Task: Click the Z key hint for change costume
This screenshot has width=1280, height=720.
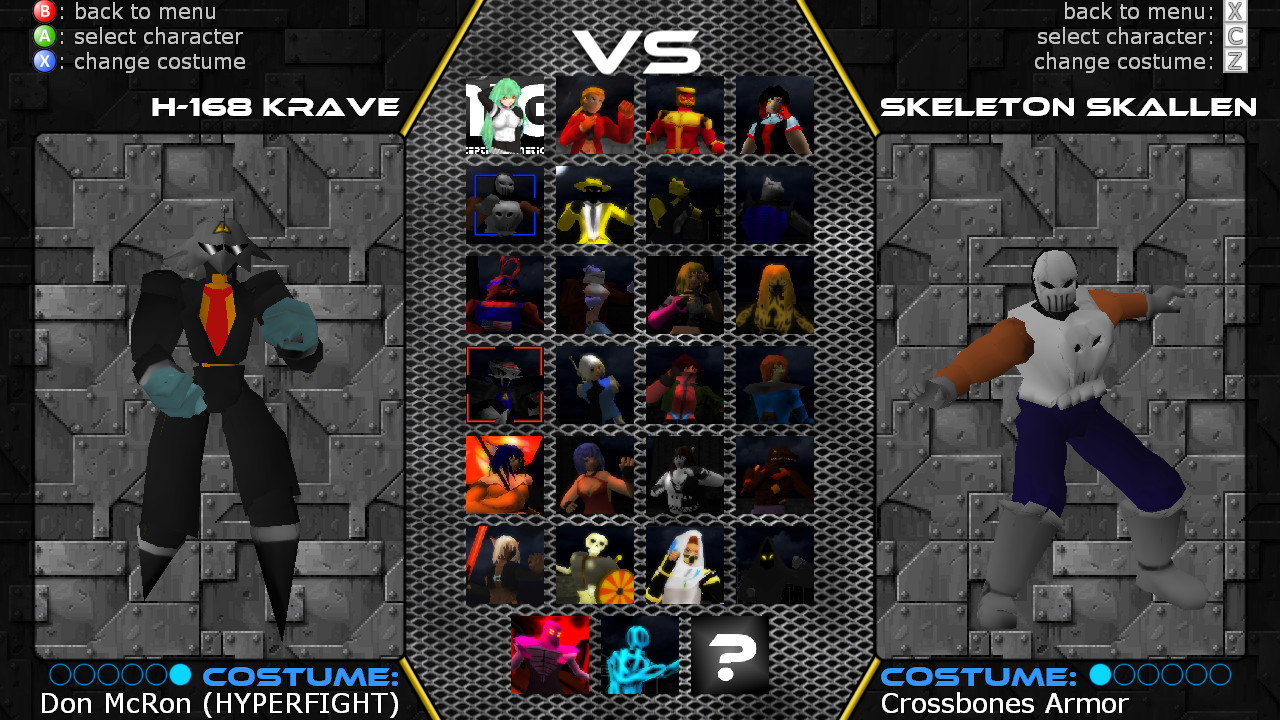Action: (1234, 61)
